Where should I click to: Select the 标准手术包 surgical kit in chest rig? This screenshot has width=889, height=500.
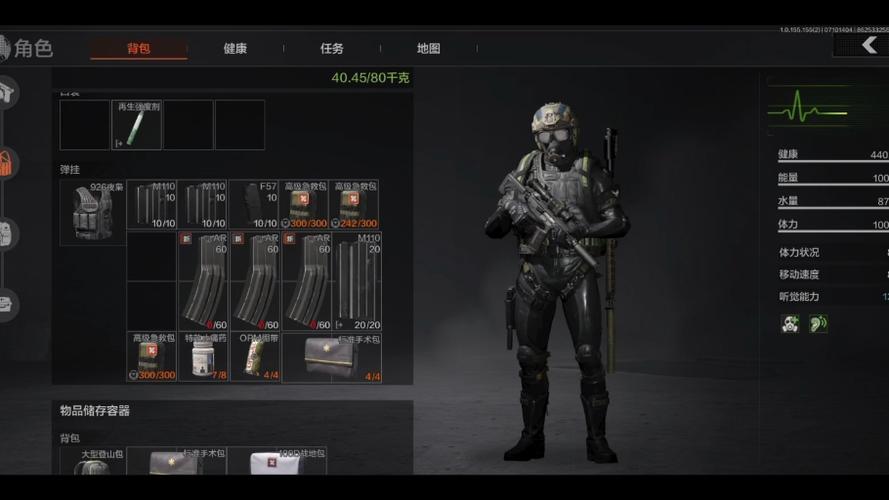332,357
